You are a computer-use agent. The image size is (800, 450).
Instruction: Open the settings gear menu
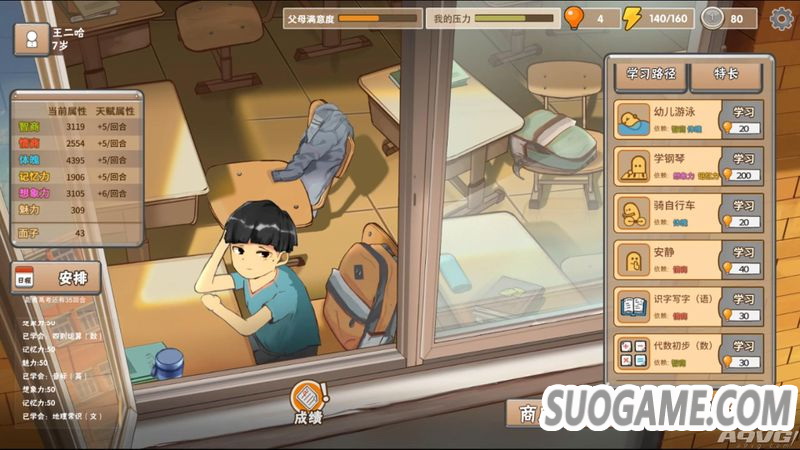tap(781, 17)
